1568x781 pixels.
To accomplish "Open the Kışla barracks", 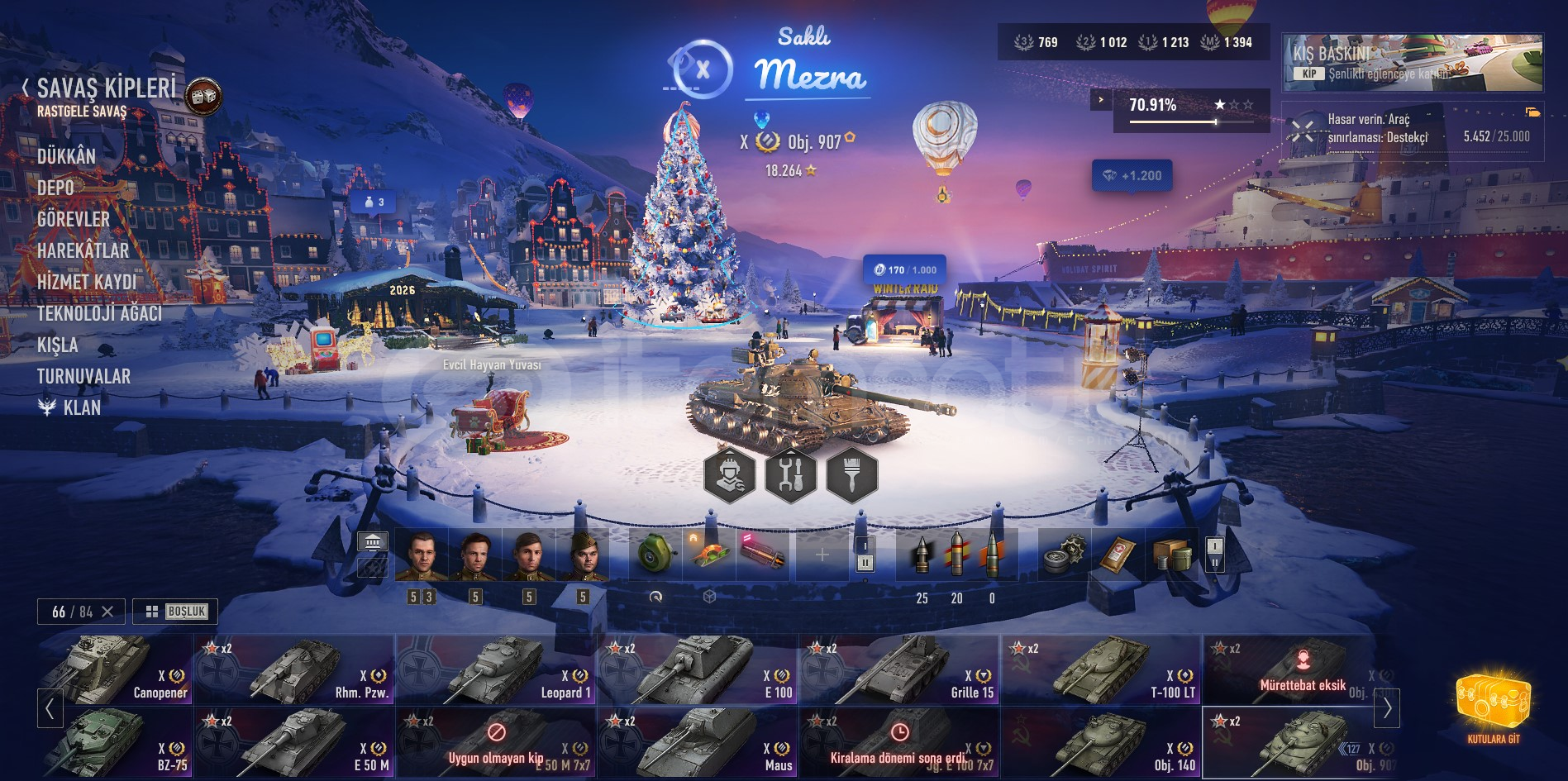I will 57,345.
